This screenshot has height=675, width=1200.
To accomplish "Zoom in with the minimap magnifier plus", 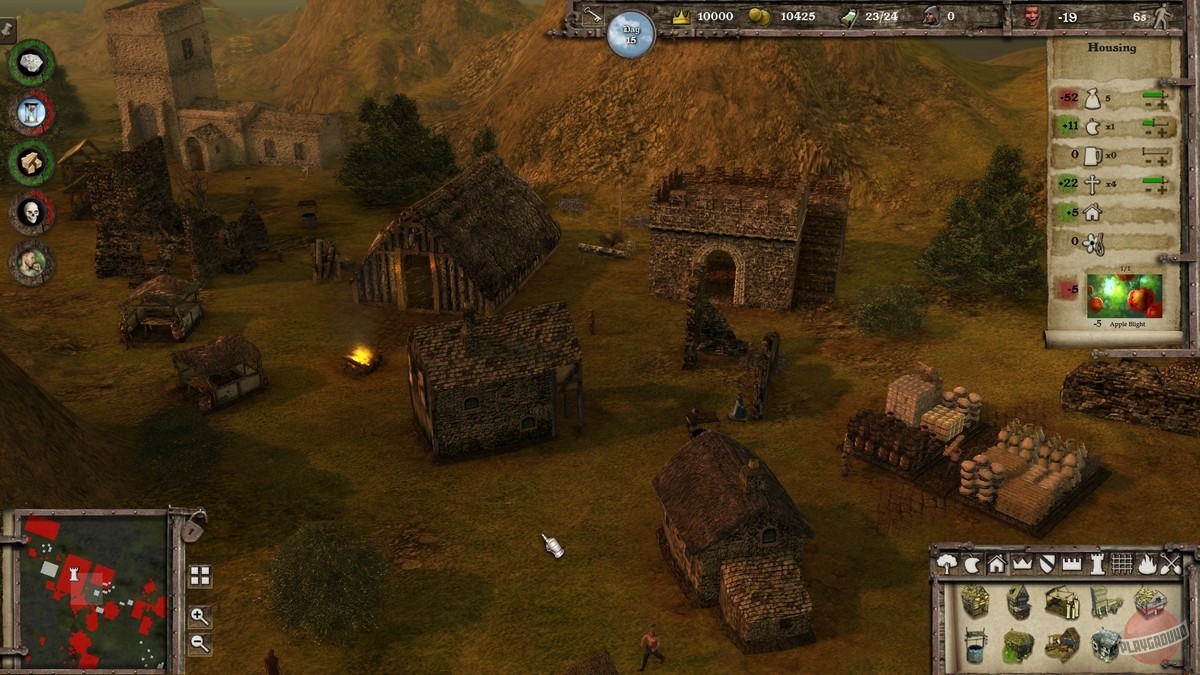I will click(200, 616).
